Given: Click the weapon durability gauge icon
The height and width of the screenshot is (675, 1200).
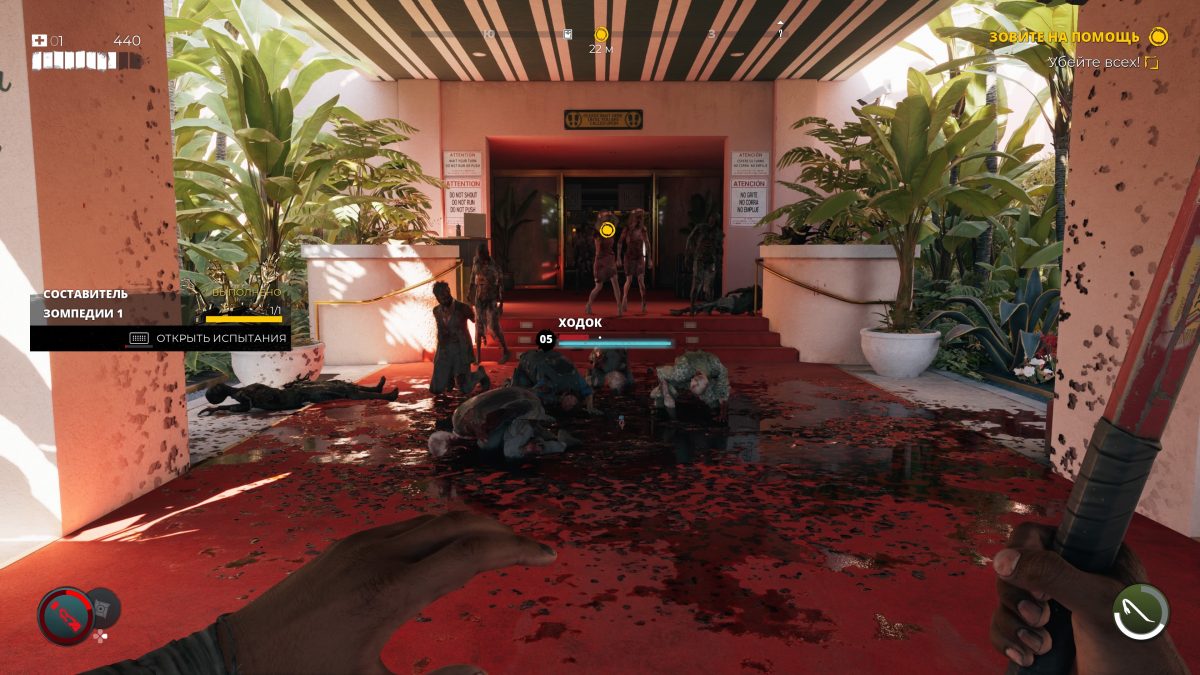Looking at the screenshot, I should click(x=1140, y=612).
